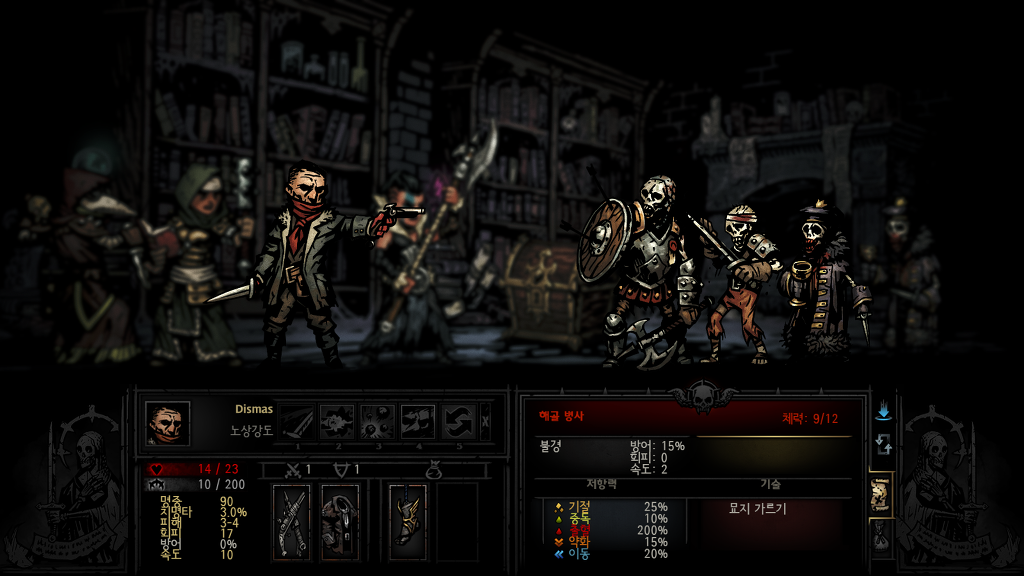Inspect the coat armor slot
1024x576 pixels.
340,521
